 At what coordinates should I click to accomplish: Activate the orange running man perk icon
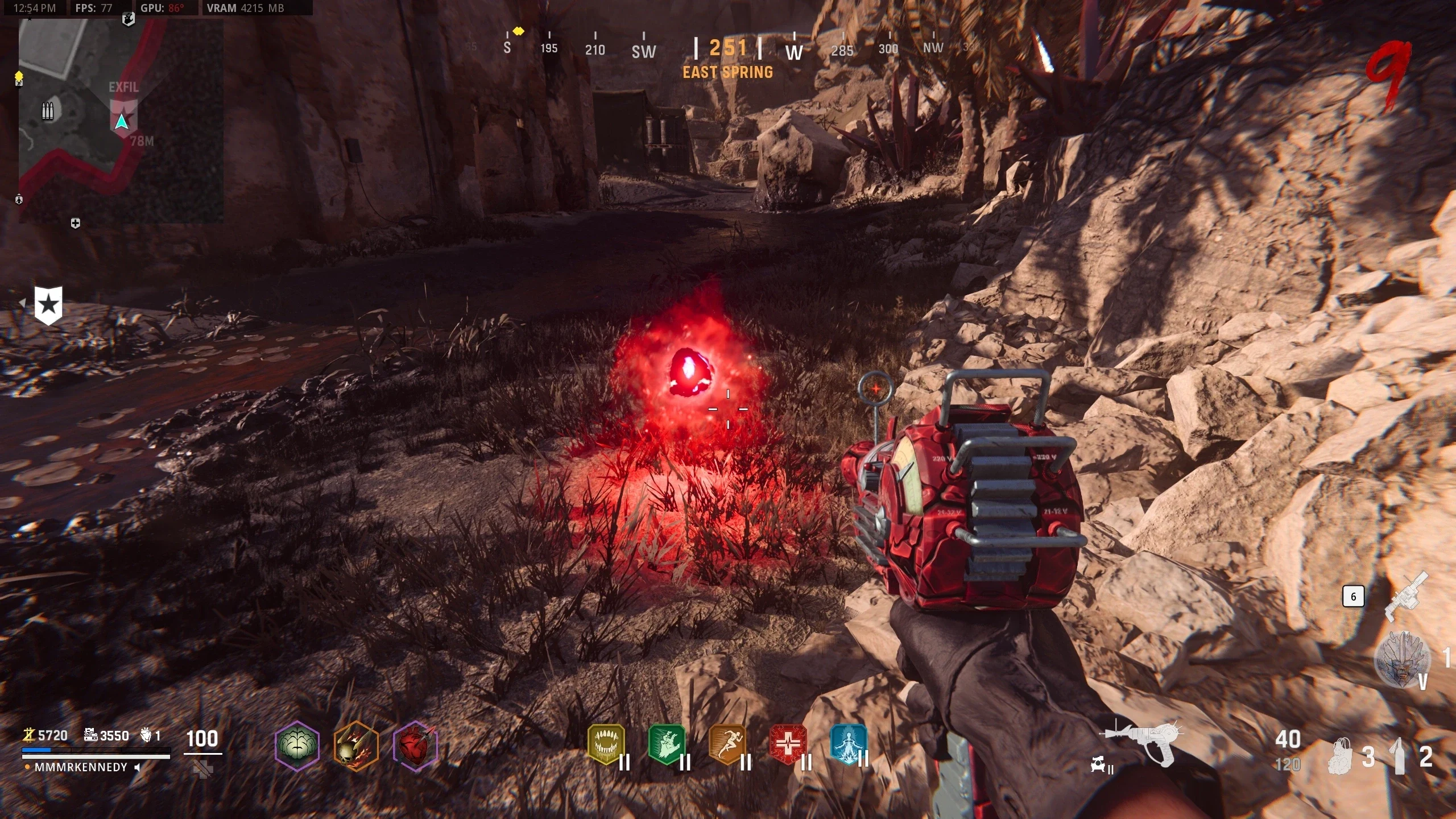(727, 744)
